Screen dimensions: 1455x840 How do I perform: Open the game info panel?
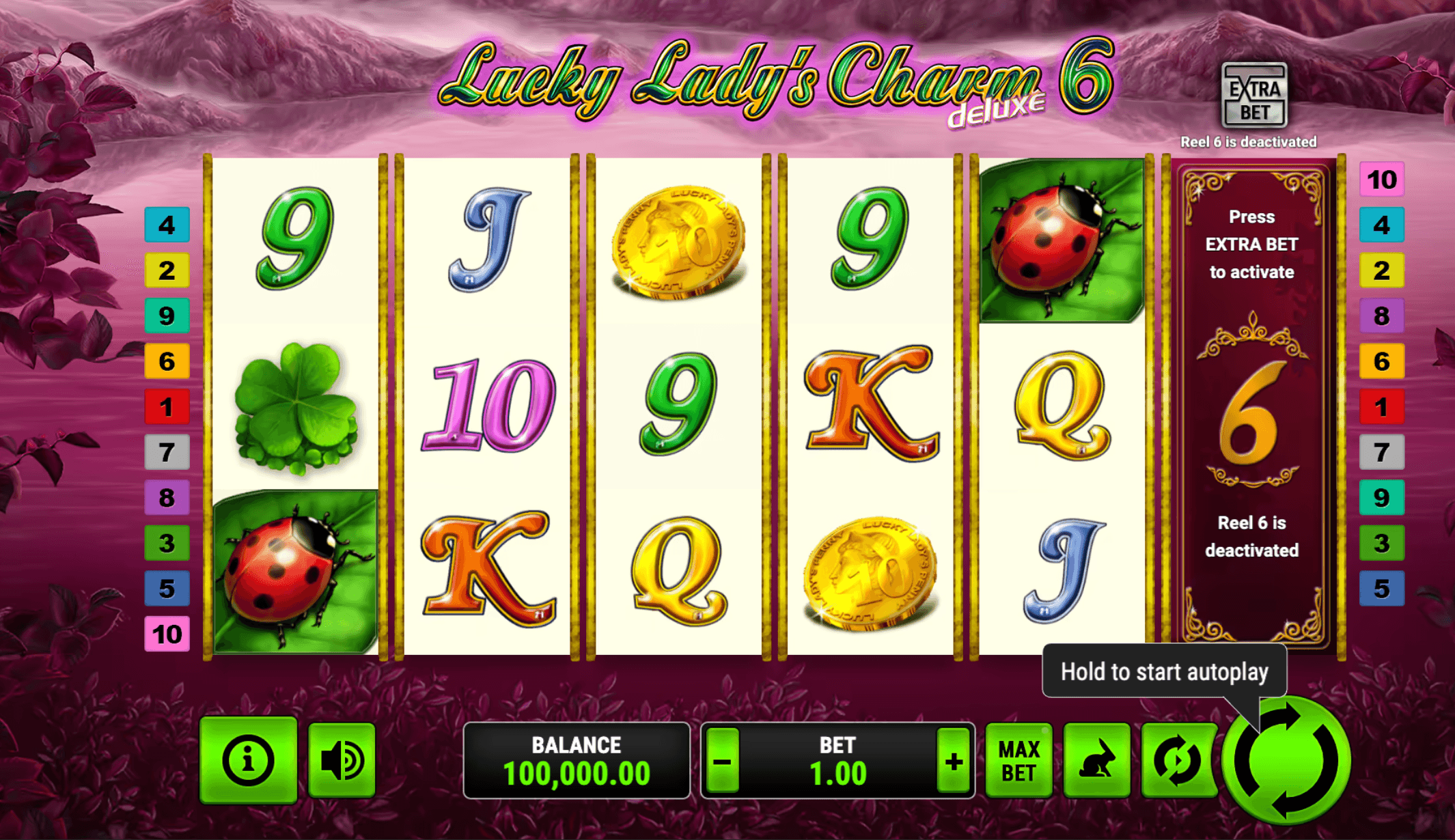248,758
